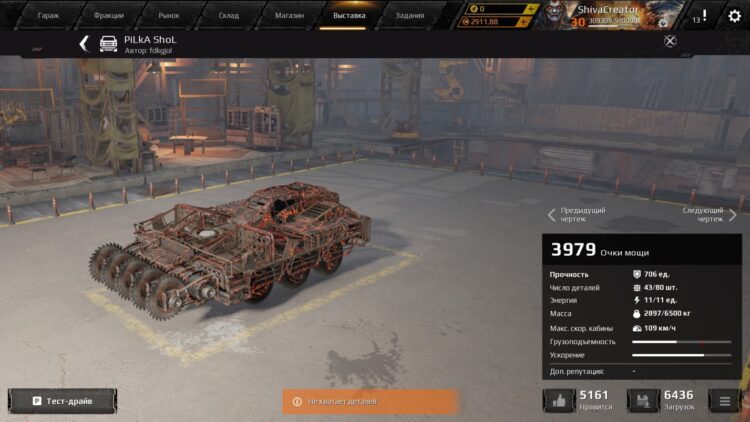Image resolution: width=750 pixels, height=422 pixels.
Task: Start the Тест-драйв
Action: click(x=62, y=401)
